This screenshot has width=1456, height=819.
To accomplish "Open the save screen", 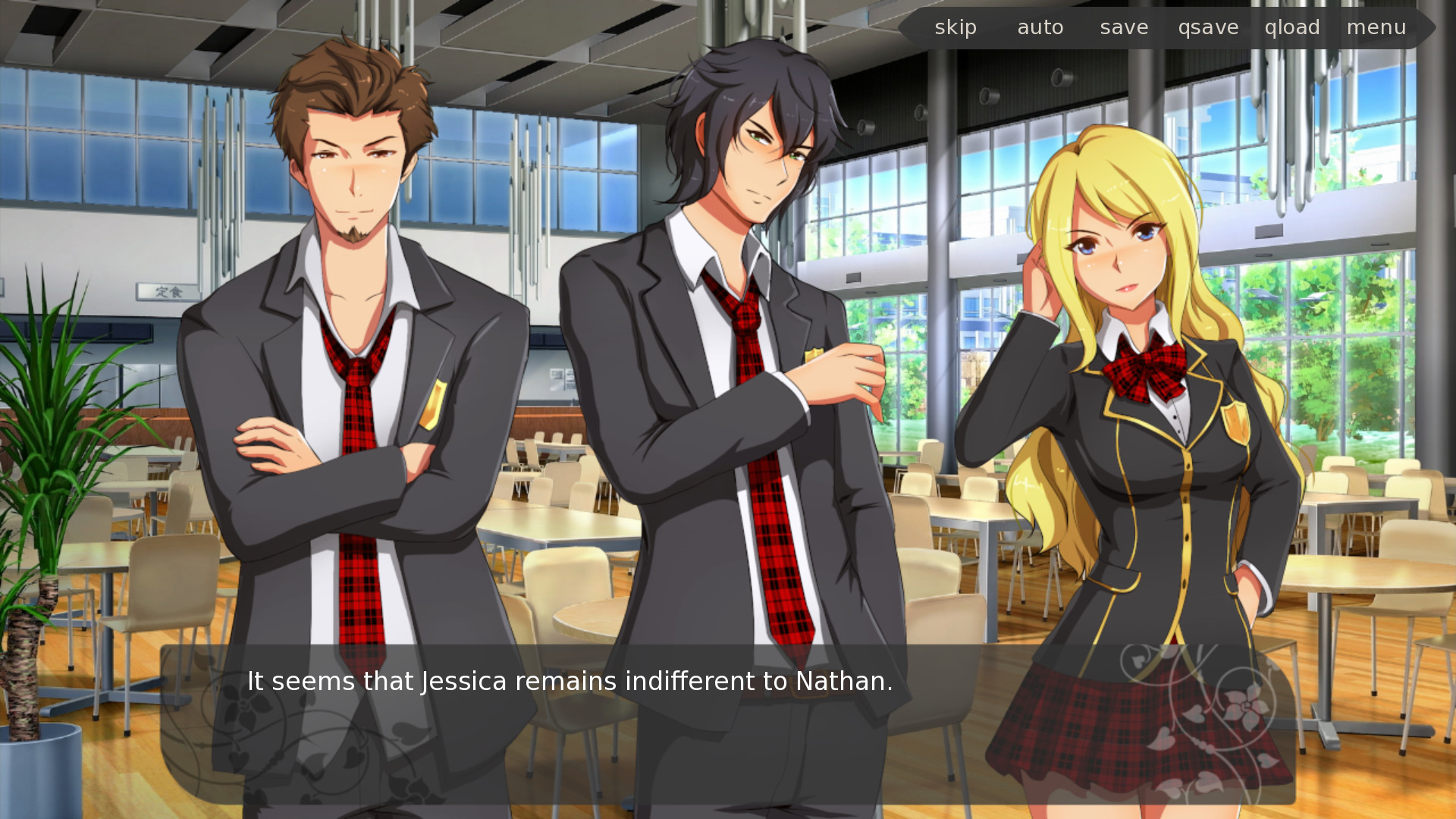I will pos(1124,27).
